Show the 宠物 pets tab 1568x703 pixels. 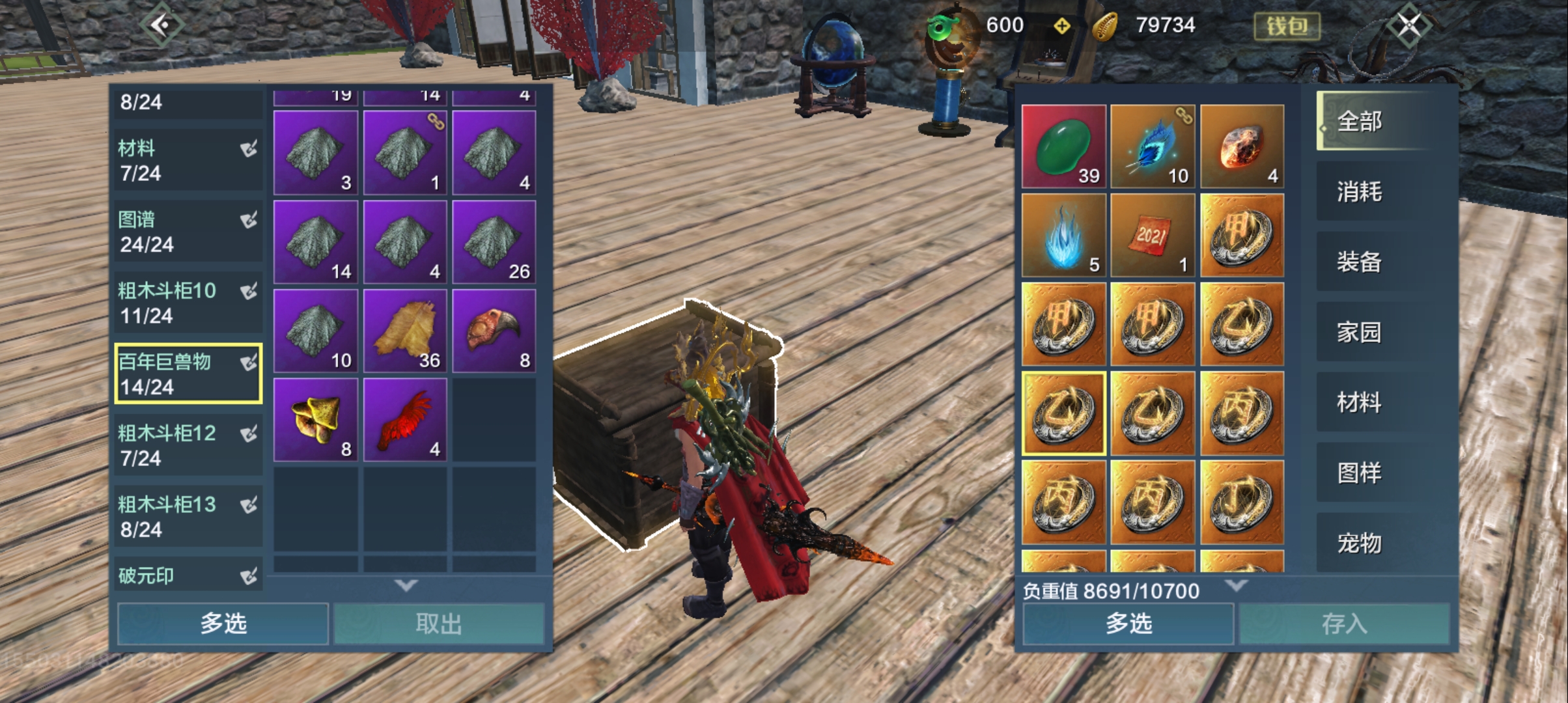(x=1360, y=543)
